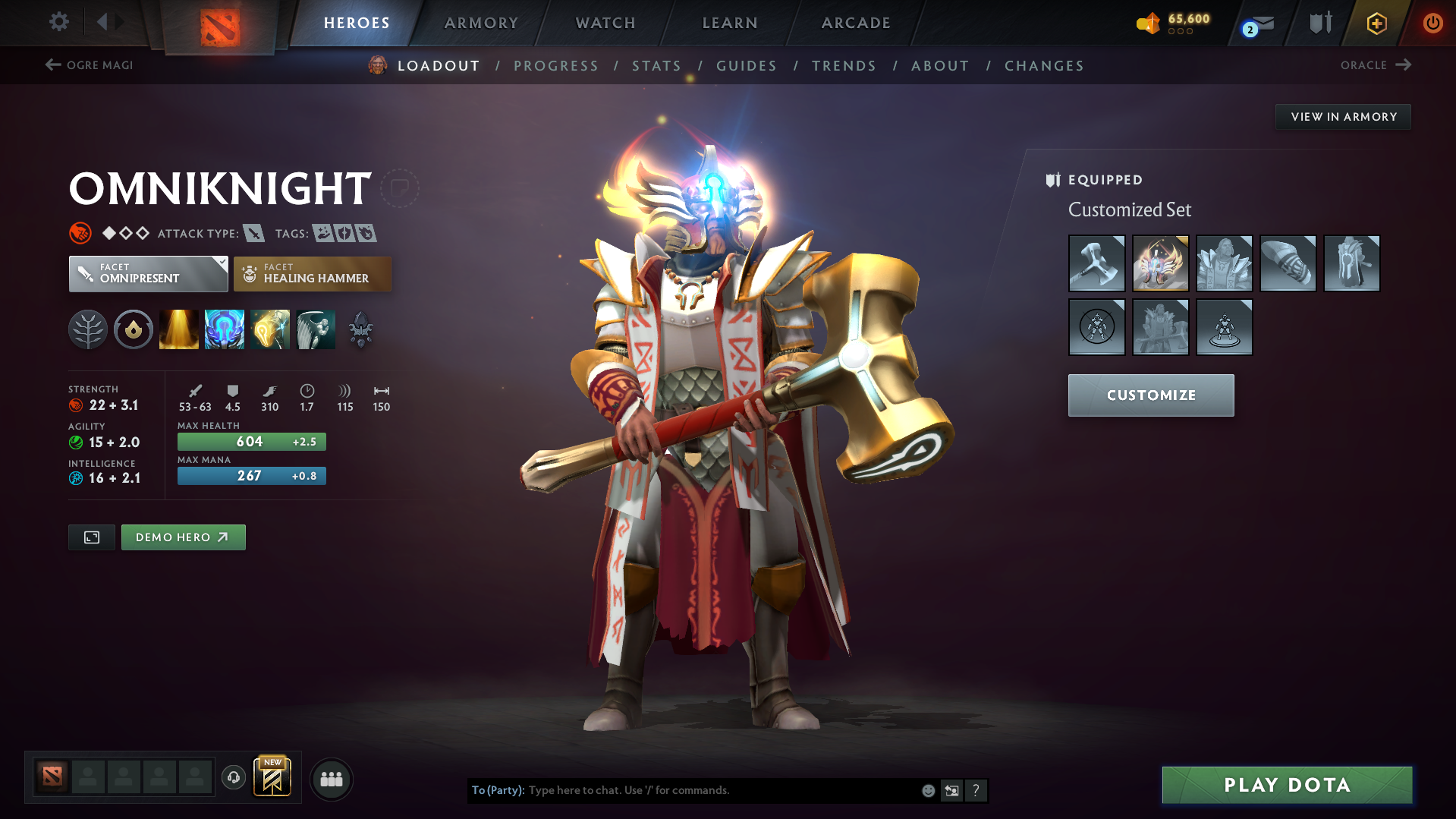Click the Aghanim's upgrade icon beside the abilities
1456x819 pixels.
(360, 329)
